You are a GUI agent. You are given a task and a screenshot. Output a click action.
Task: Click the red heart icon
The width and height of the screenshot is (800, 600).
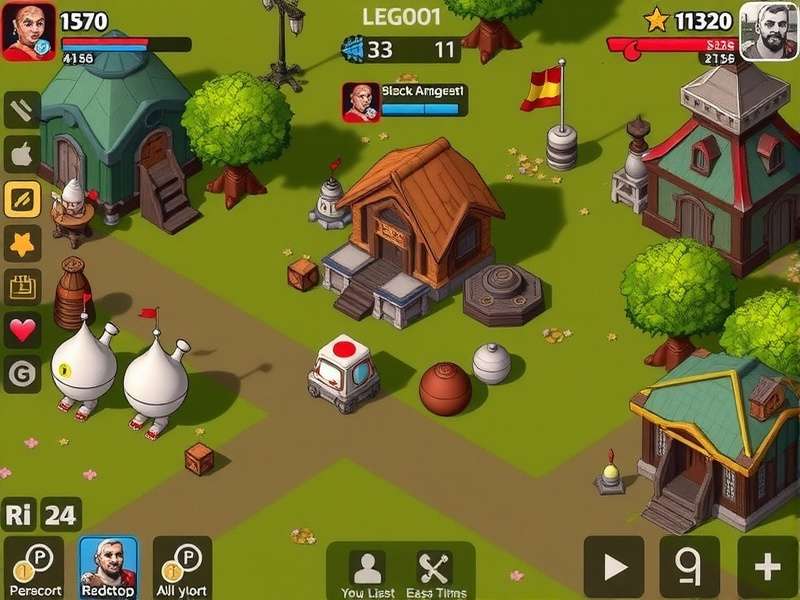point(22,330)
